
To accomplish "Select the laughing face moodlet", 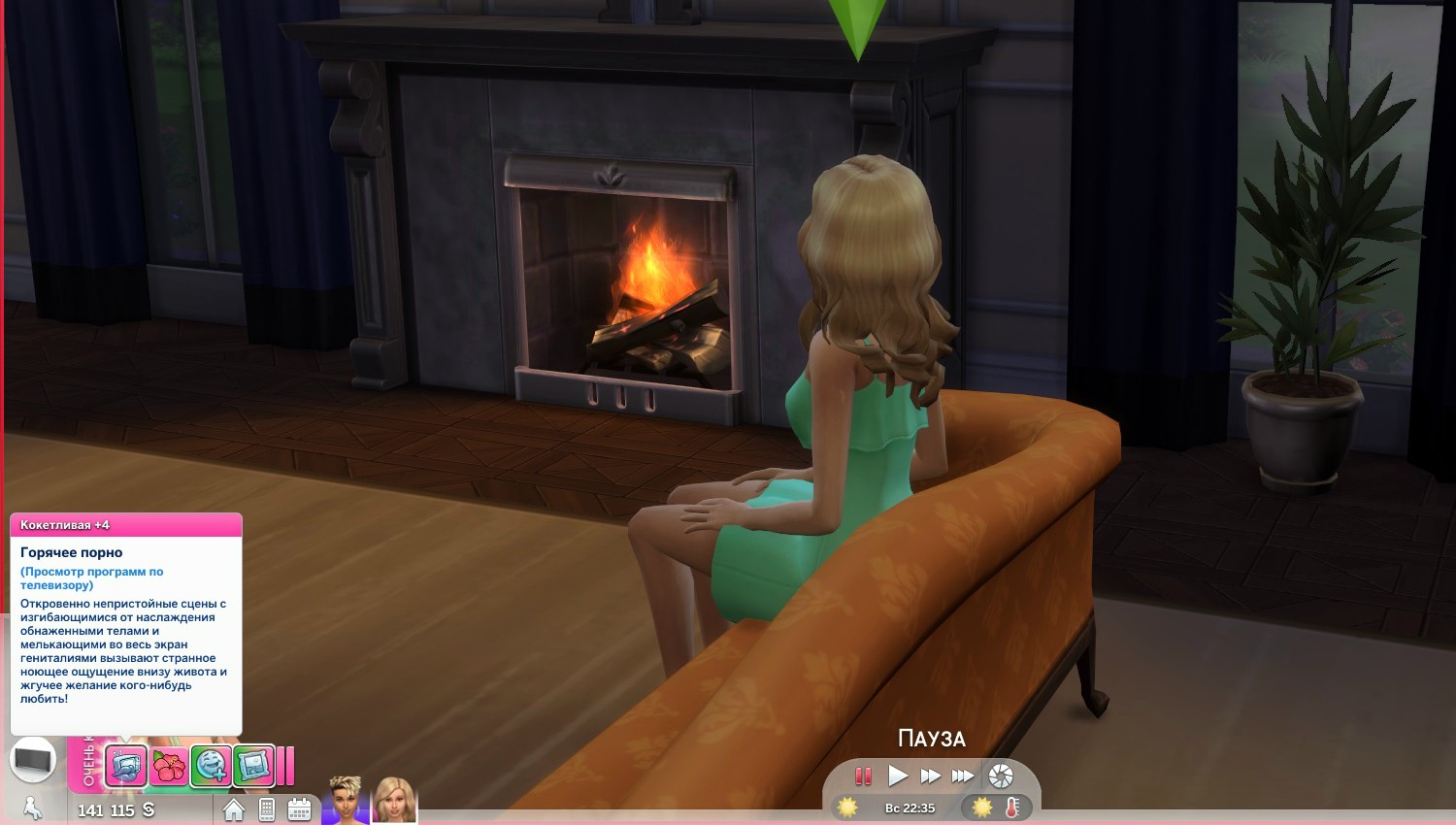I will [211, 766].
